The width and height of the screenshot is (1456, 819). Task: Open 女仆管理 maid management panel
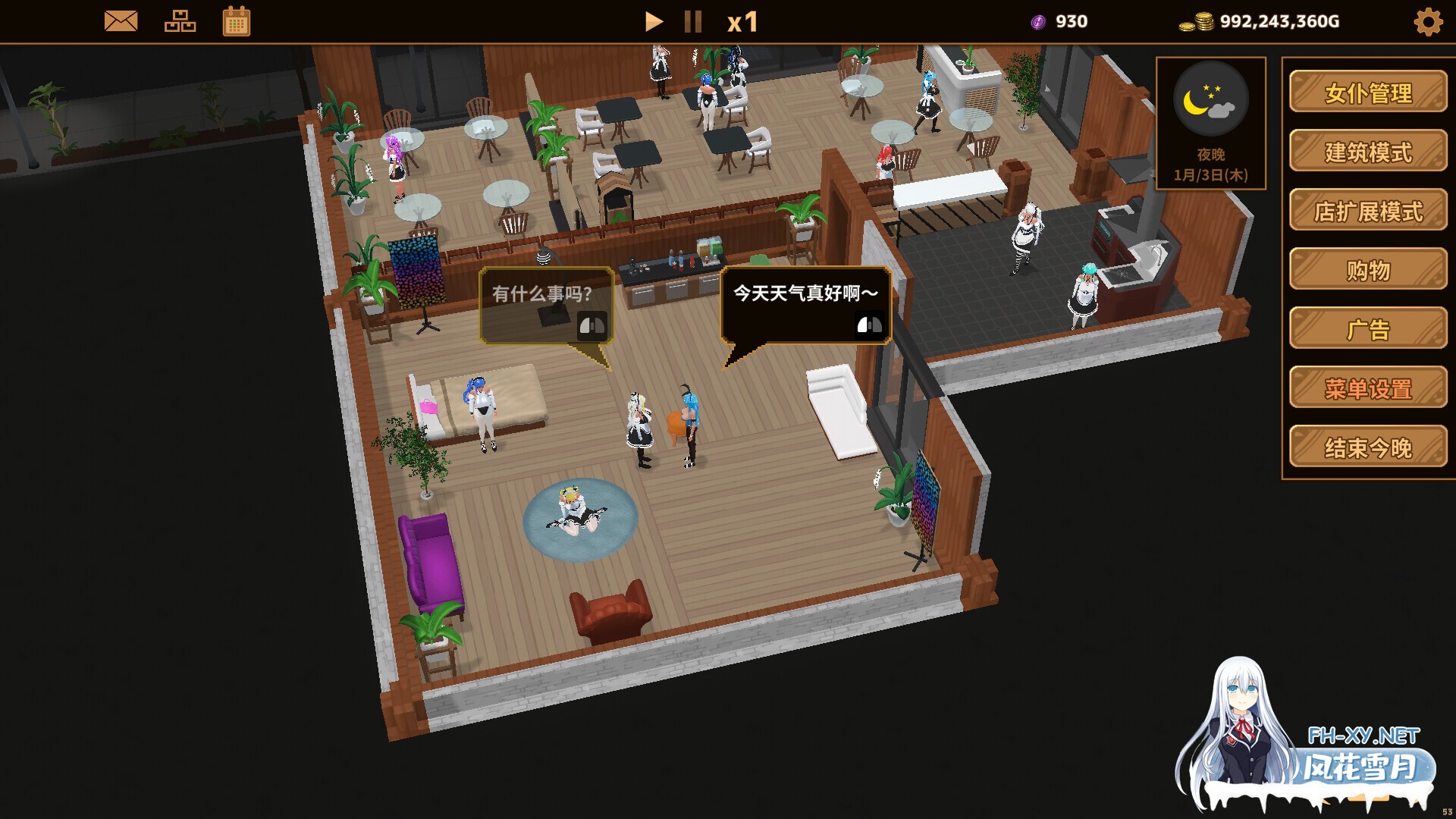1367,93
